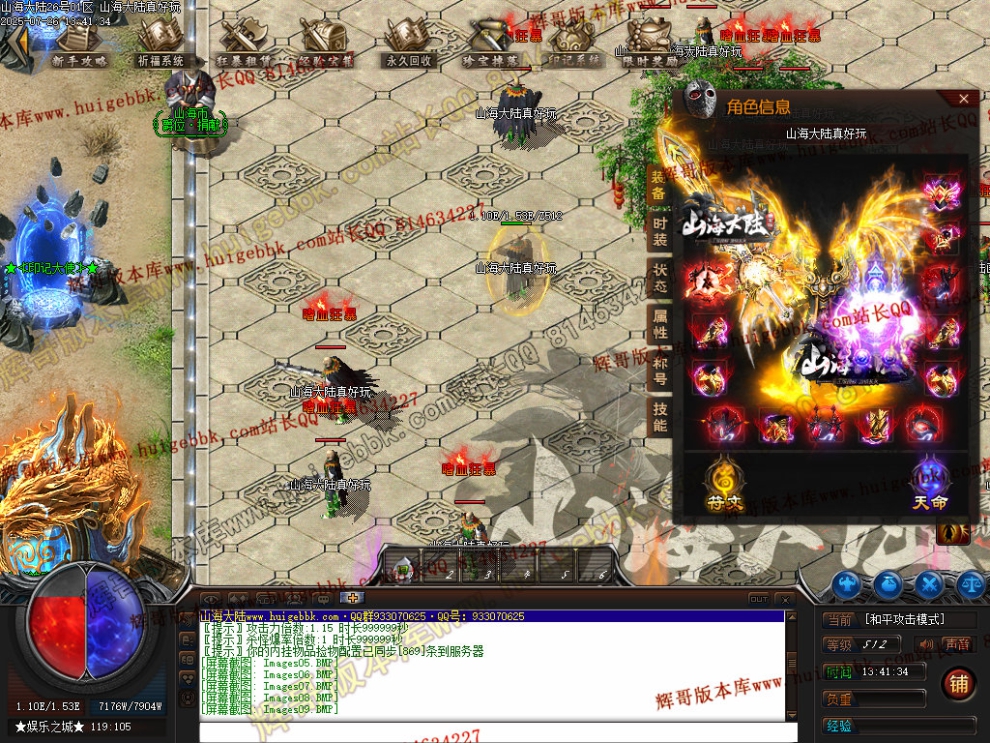This screenshot has width=990, height=743.
Task: Open the 狂暴担保 menu icon
Action: pyautogui.click(x=244, y=43)
